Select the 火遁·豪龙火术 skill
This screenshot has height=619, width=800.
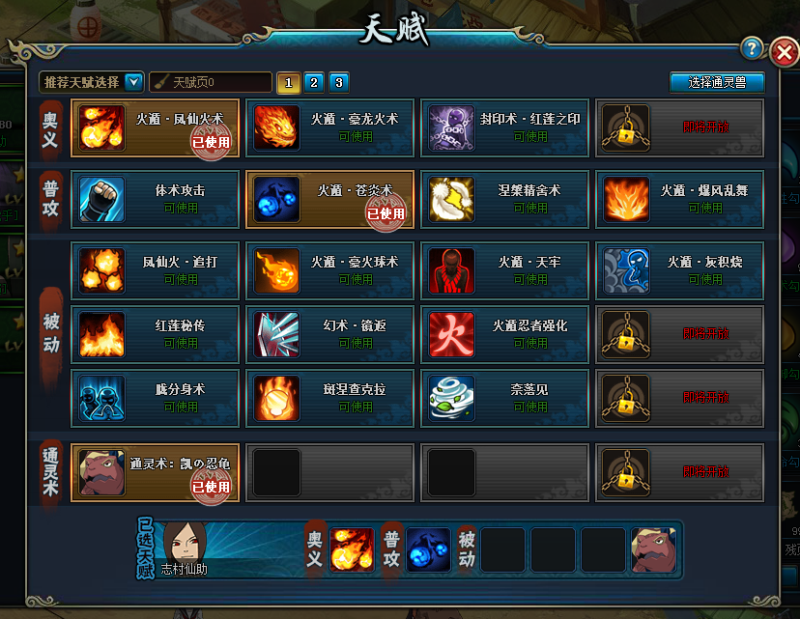tap(329, 127)
